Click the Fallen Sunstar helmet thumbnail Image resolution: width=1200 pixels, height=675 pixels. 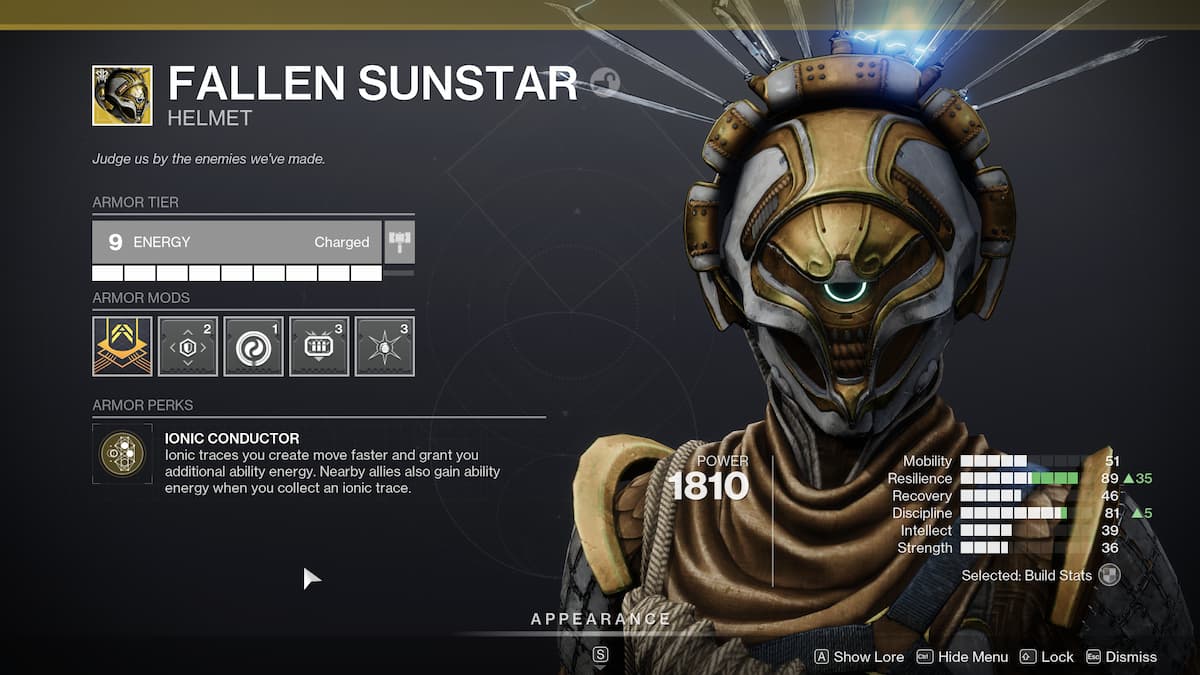[122, 96]
